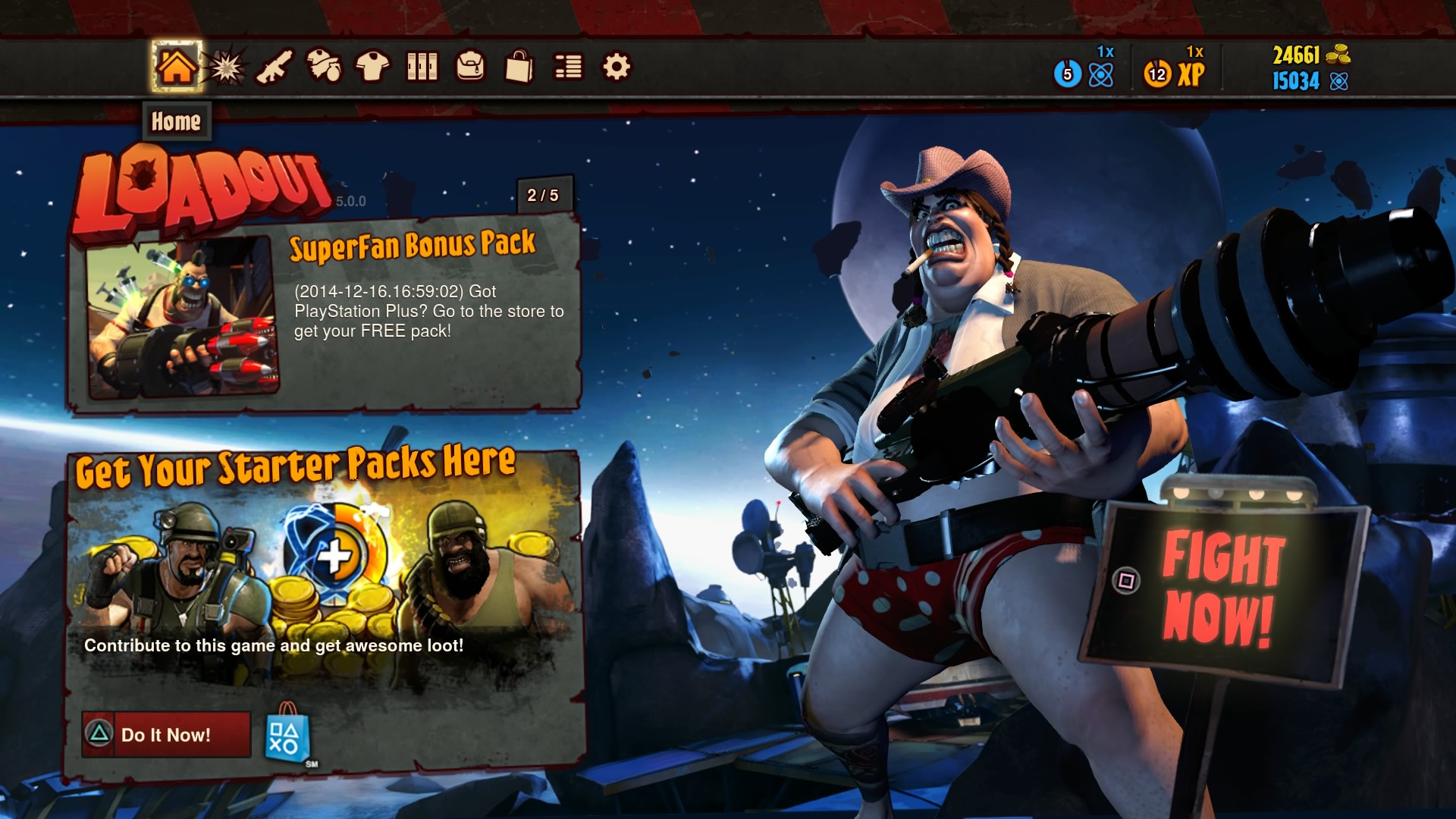Open the rifle weapons icon
This screenshot has height=819, width=1456.
point(274,67)
